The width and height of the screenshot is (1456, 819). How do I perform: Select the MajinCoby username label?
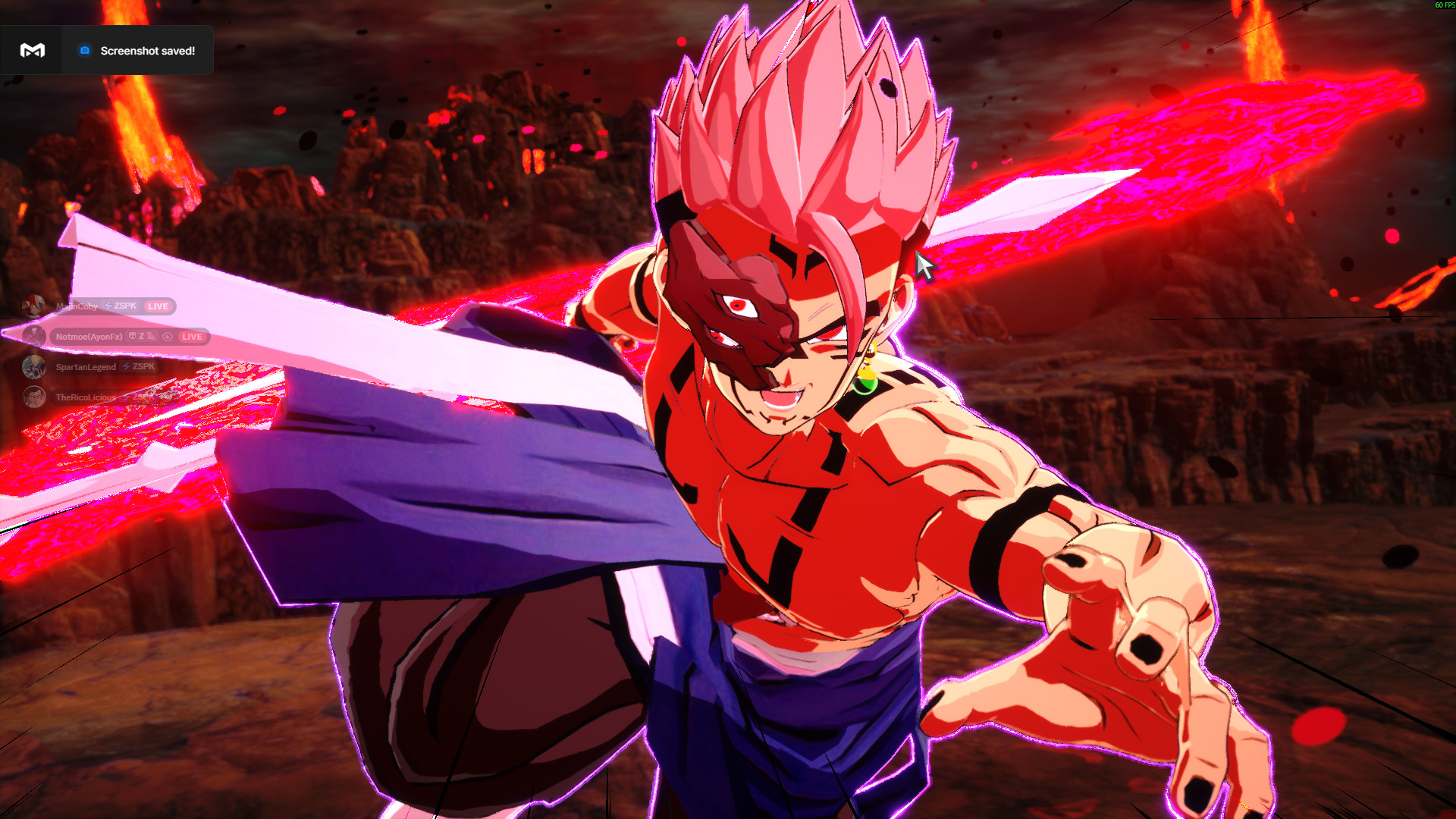pyautogui.click(x=77, y=306)
